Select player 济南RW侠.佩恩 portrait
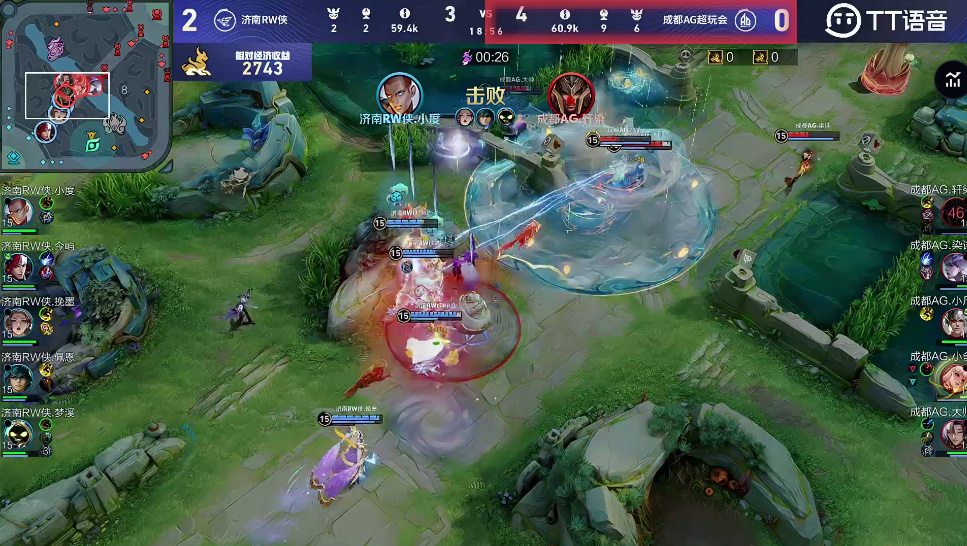Screen dimensions: 967x546 (21, 377)
